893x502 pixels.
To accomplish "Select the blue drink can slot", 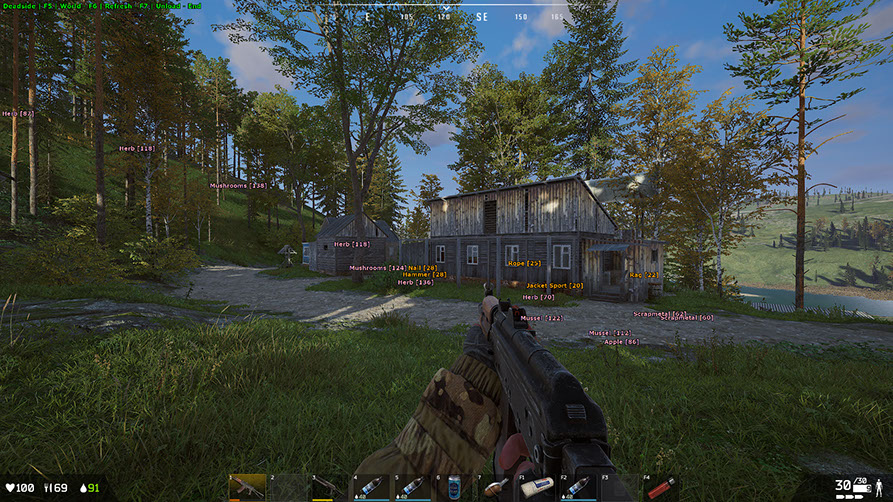I will tap(454, 487).
